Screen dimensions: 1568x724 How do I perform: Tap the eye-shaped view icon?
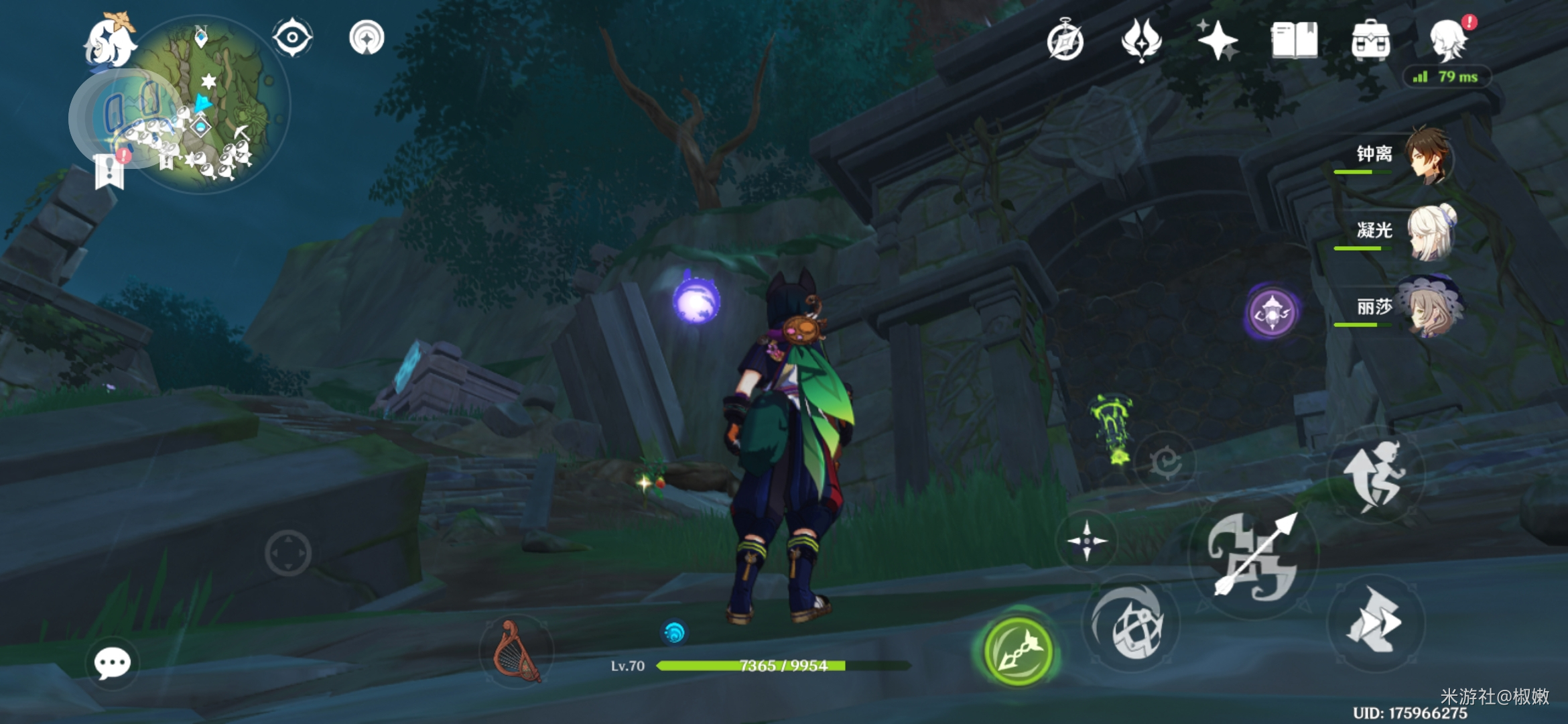tap(292, 37)
